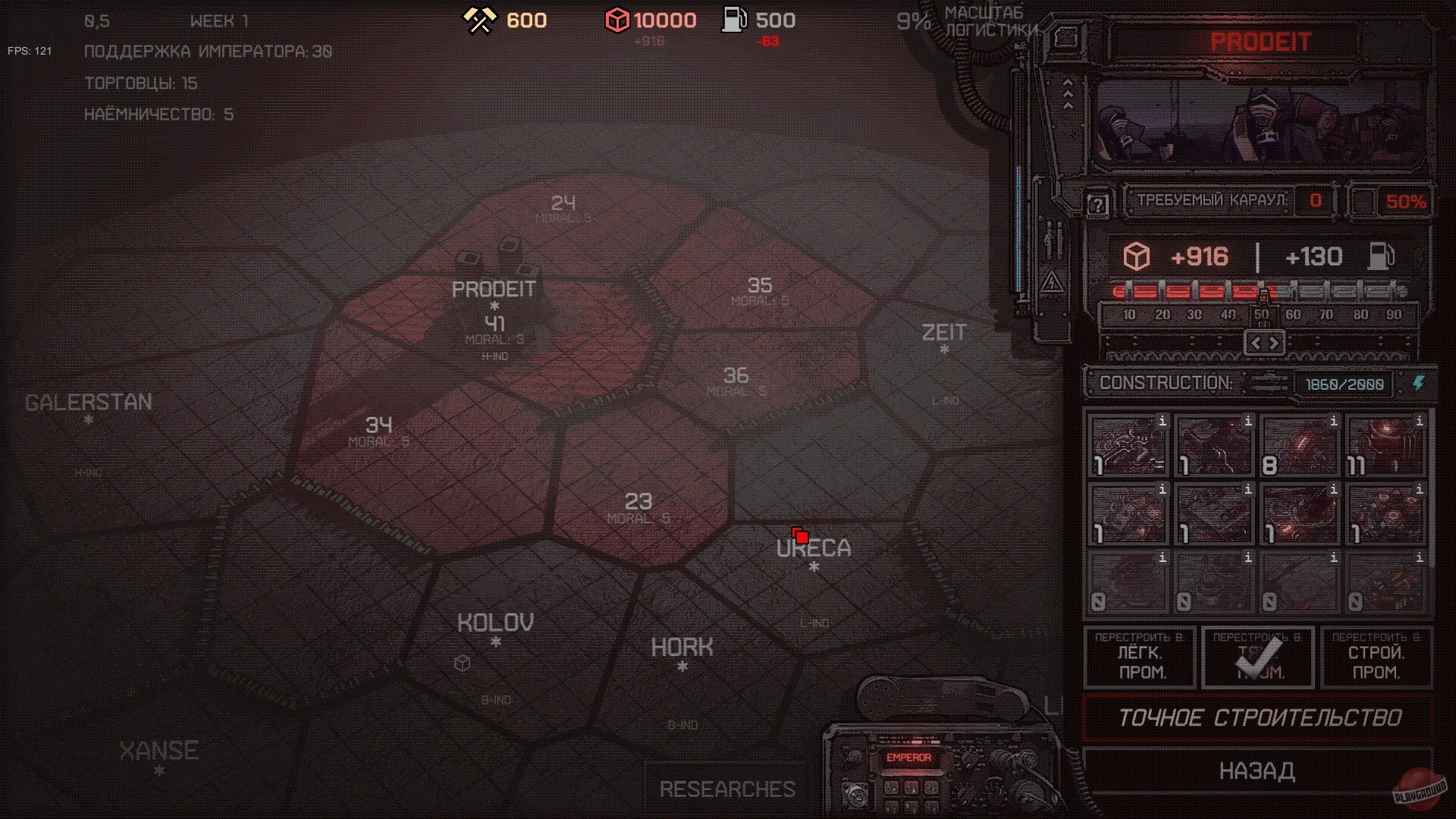
Task: Click the warning triangle side icon
Action: point(1052,284)
